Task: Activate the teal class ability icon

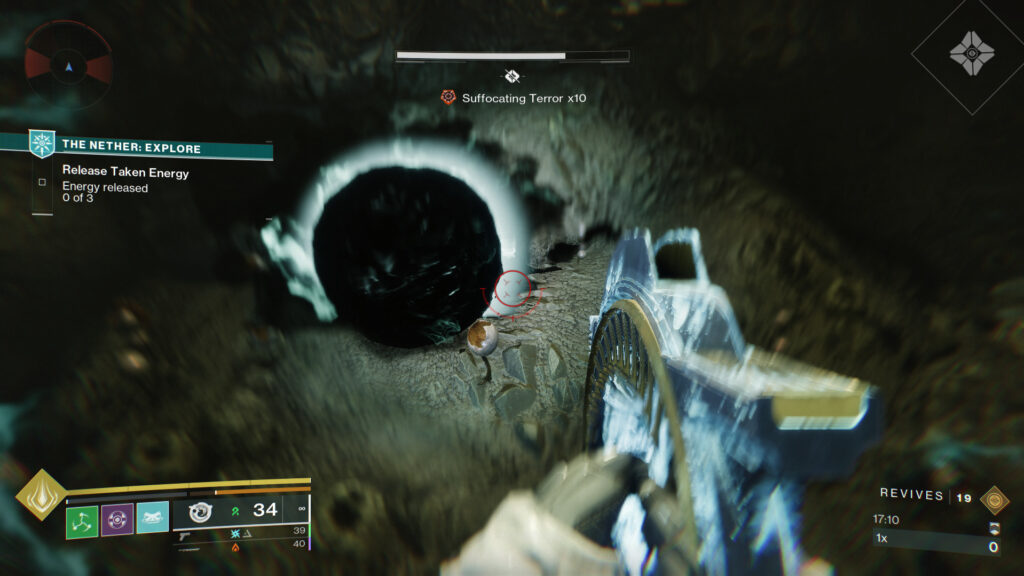Action: (152, 518)
